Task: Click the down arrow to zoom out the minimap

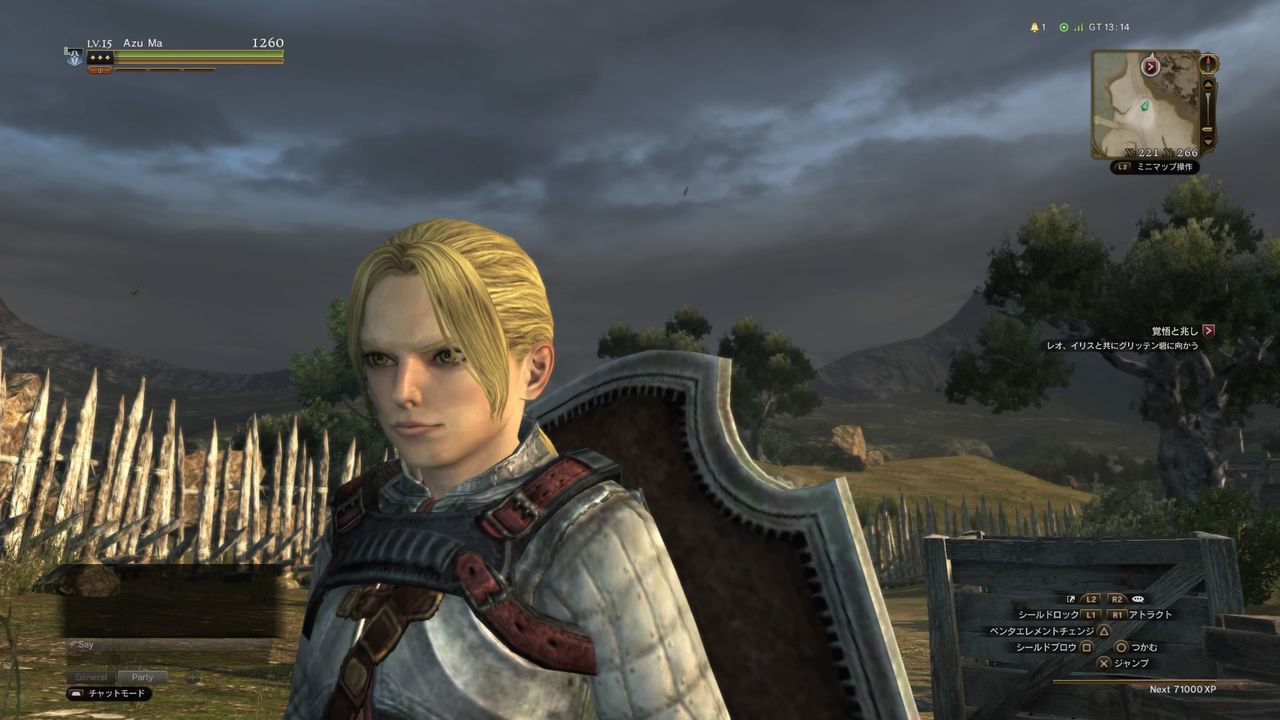Action: click(1207, 141)
